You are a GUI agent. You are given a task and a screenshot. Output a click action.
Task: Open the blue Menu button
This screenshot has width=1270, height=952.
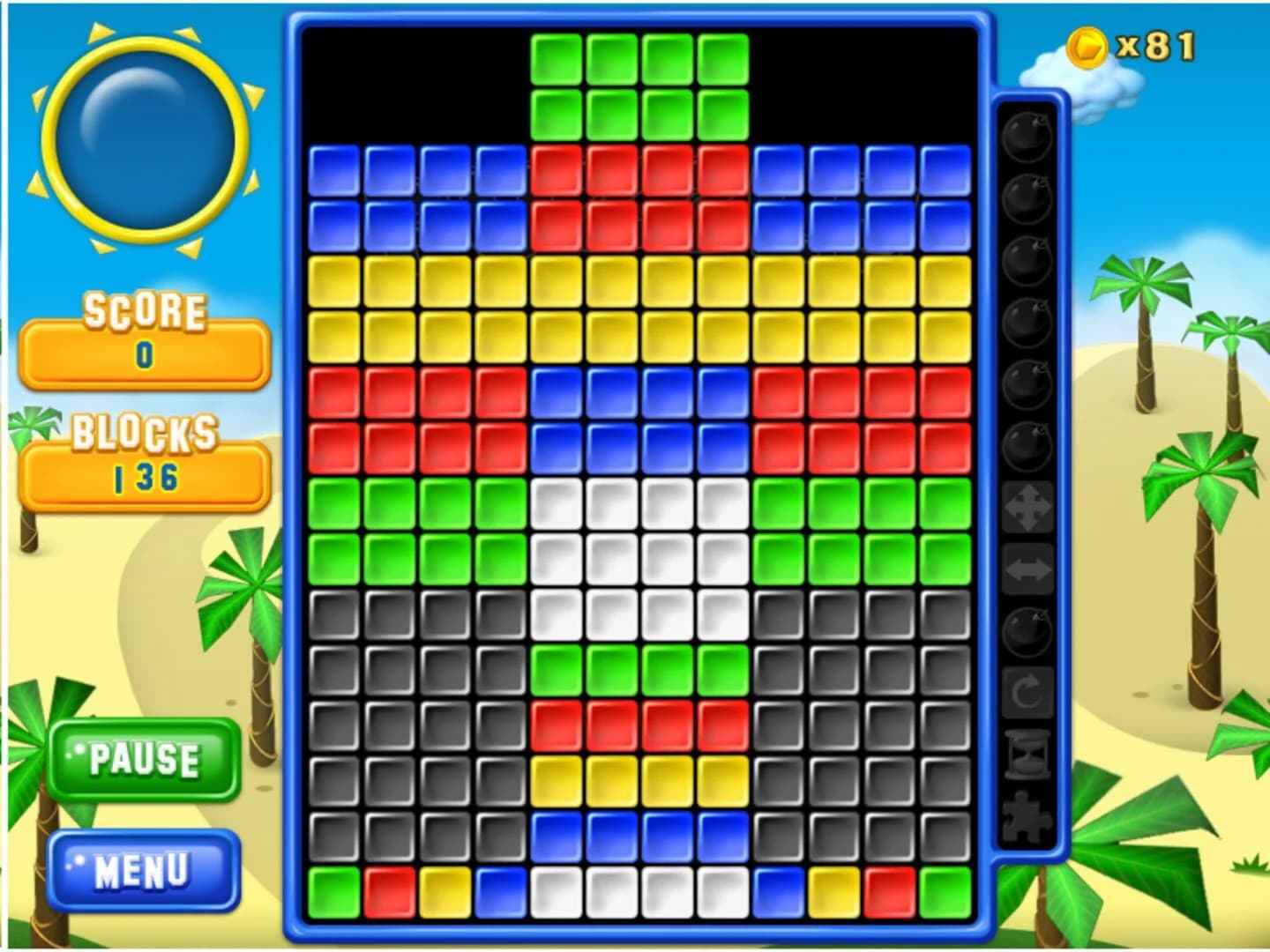(x=144, y=869)
